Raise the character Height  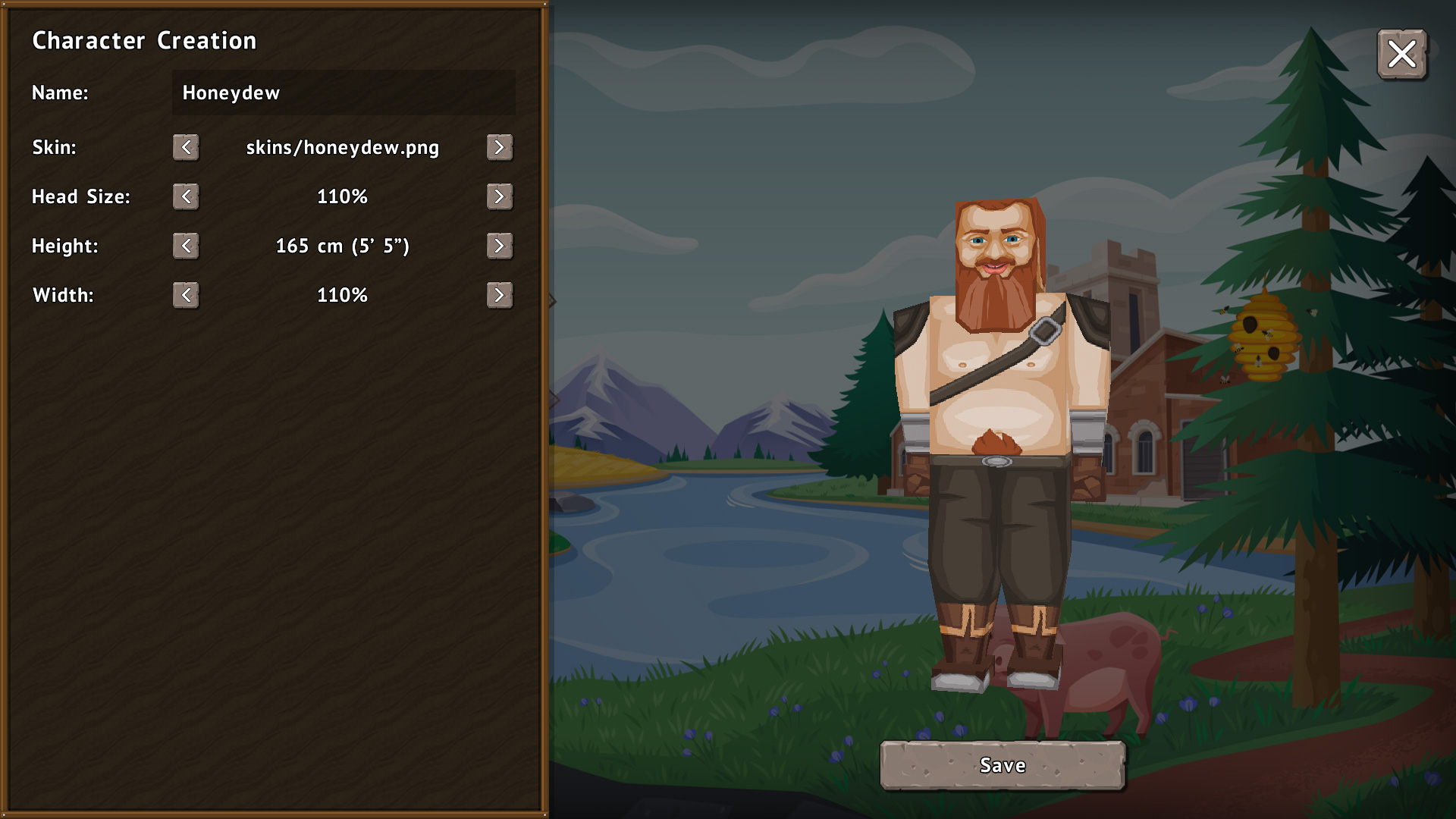tap(499, 246)
